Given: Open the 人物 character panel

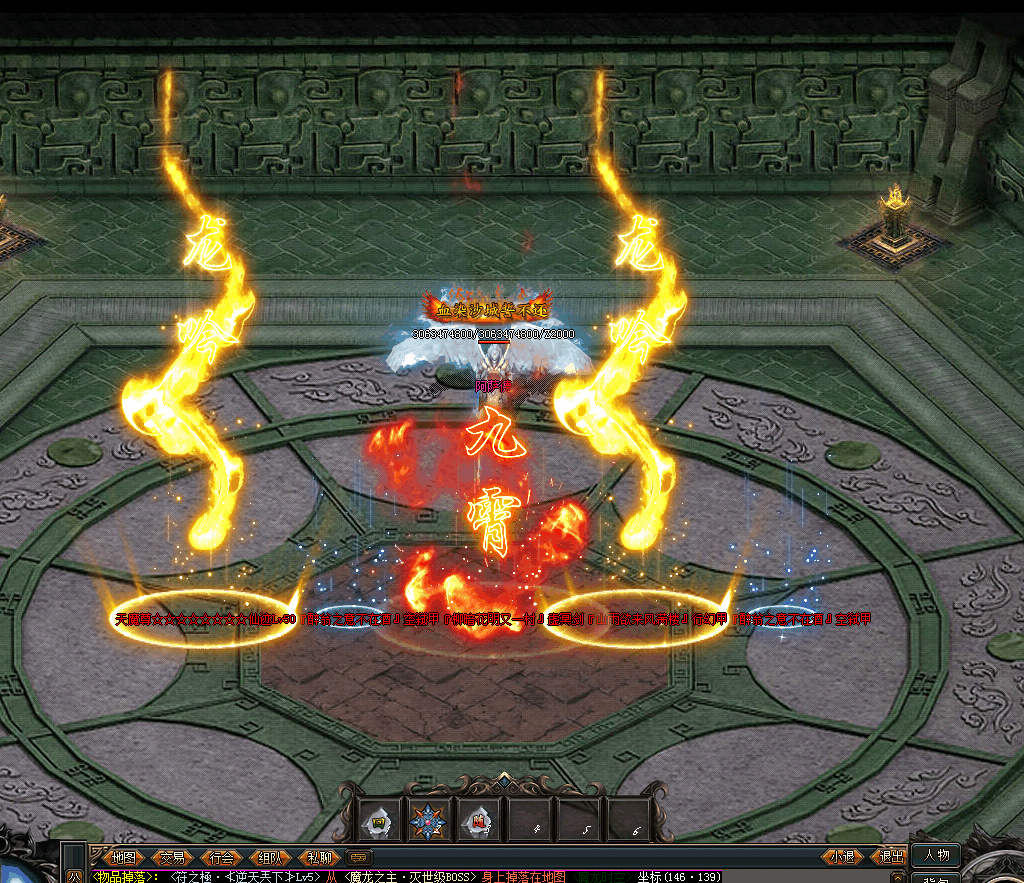Looking at the screenshot, I should pos(937,855).
